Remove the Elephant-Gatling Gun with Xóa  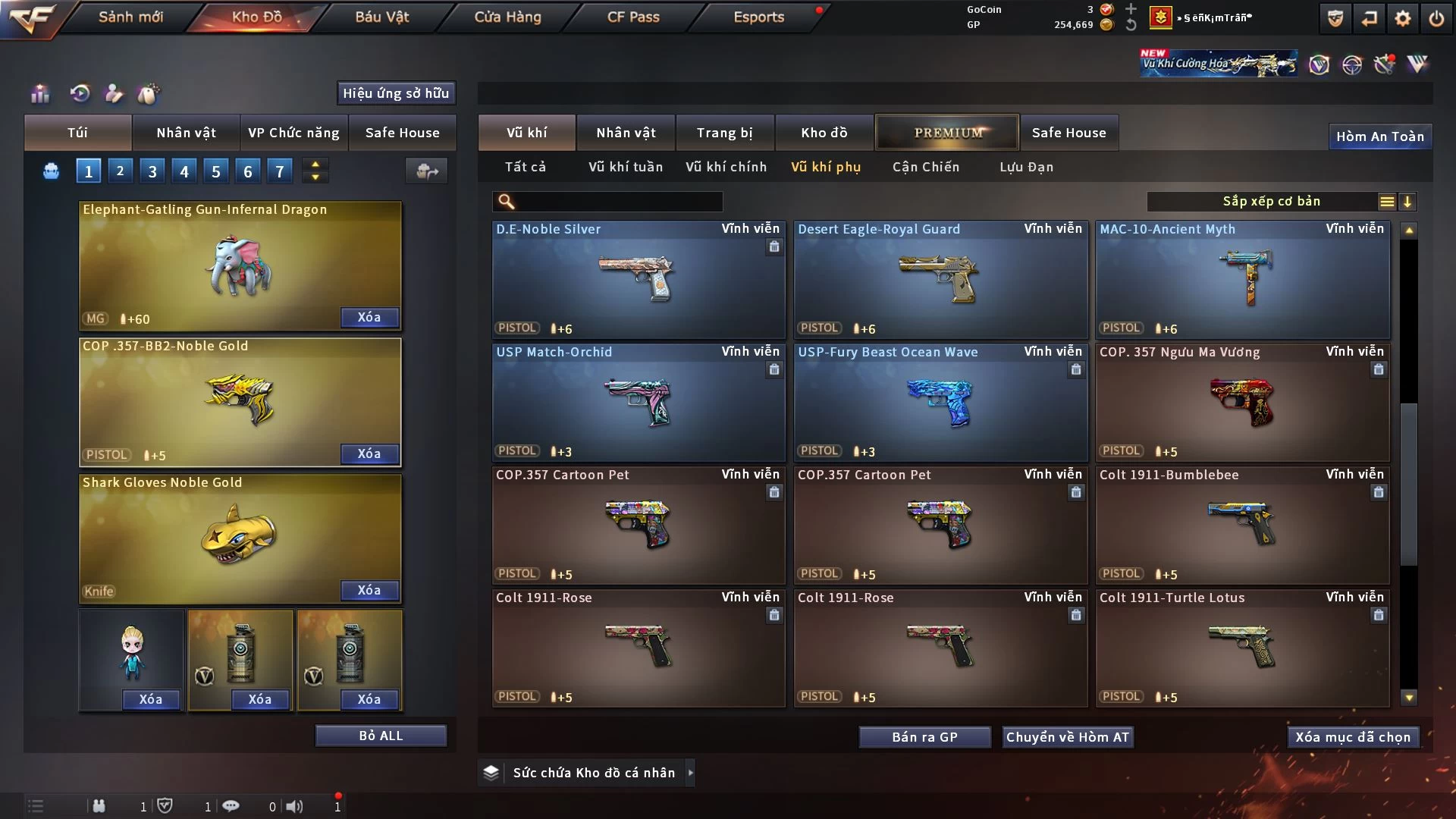[369, 317]
